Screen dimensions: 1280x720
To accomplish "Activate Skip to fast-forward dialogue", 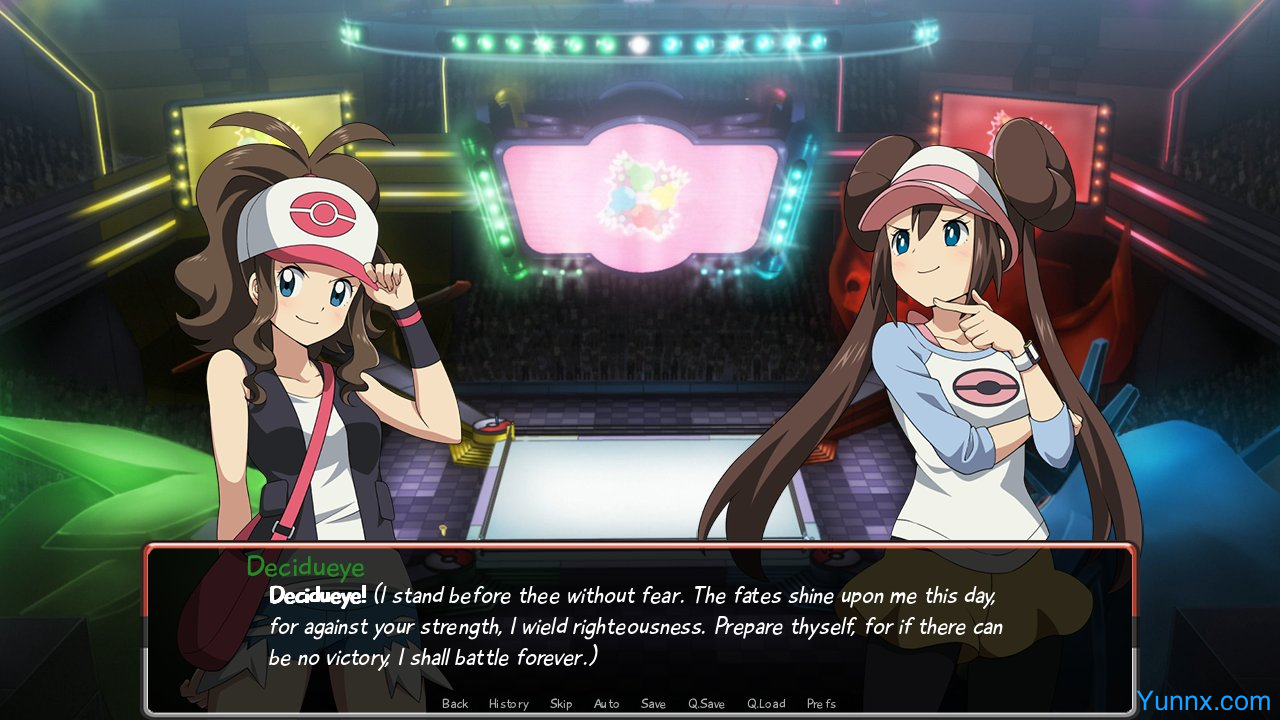I will [x=561, y=704].
